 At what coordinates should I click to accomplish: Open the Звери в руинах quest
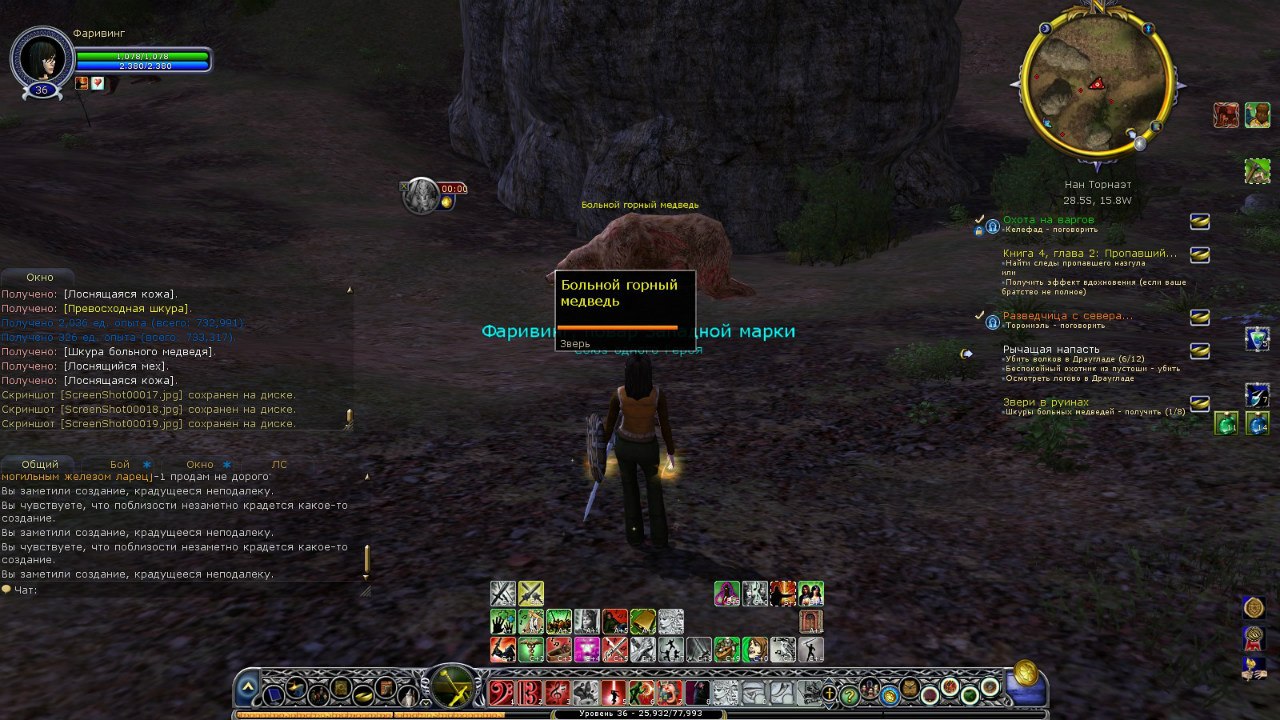tap(1046, 402)
